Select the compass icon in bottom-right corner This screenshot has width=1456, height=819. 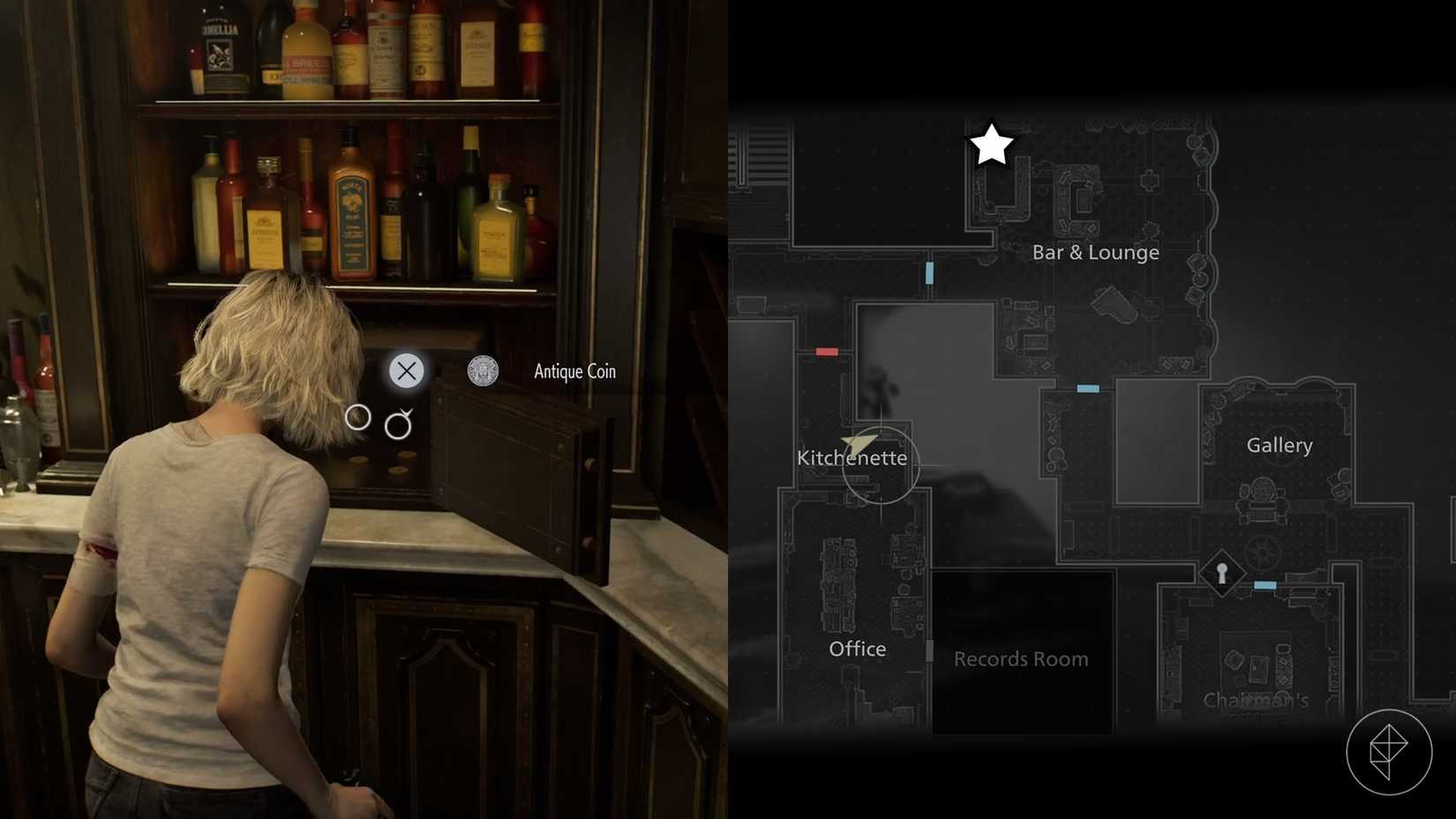(1392, 751)
